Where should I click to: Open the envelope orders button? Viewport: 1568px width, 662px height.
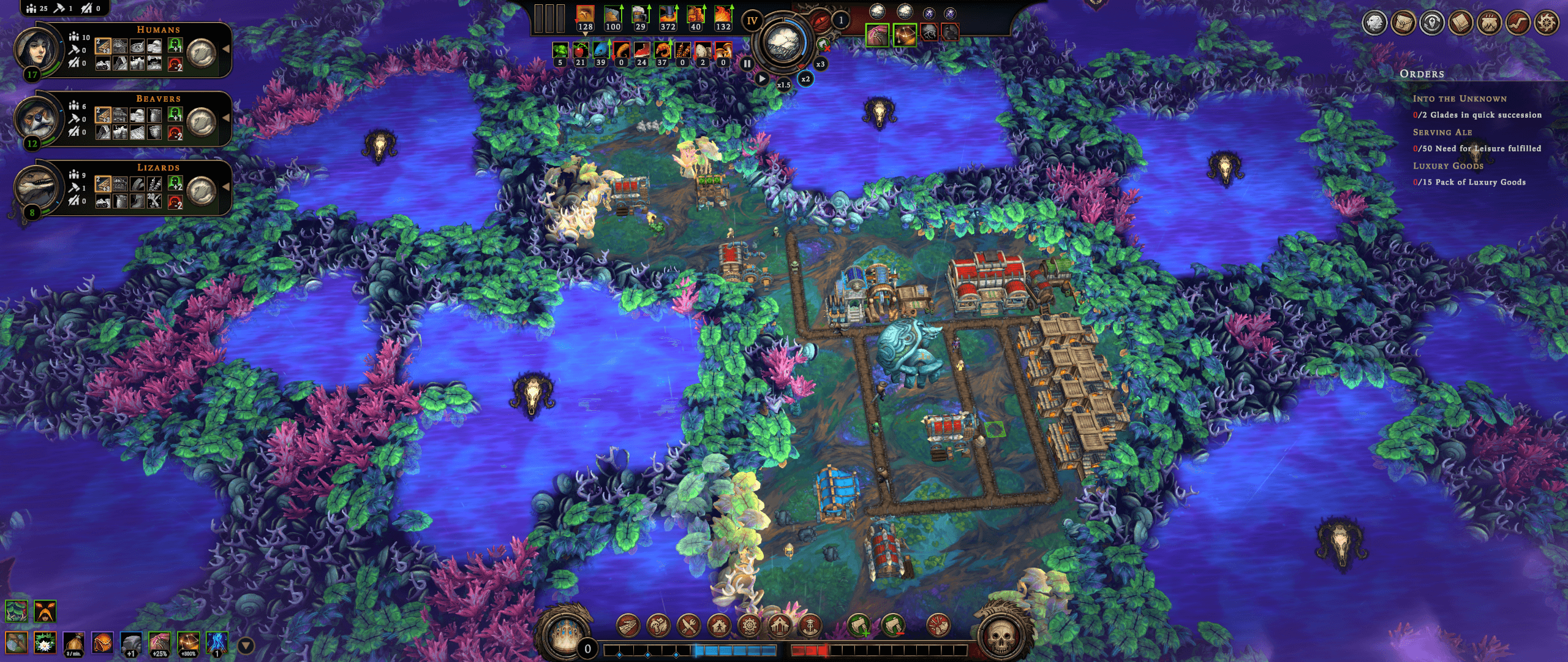[1403, 23]
